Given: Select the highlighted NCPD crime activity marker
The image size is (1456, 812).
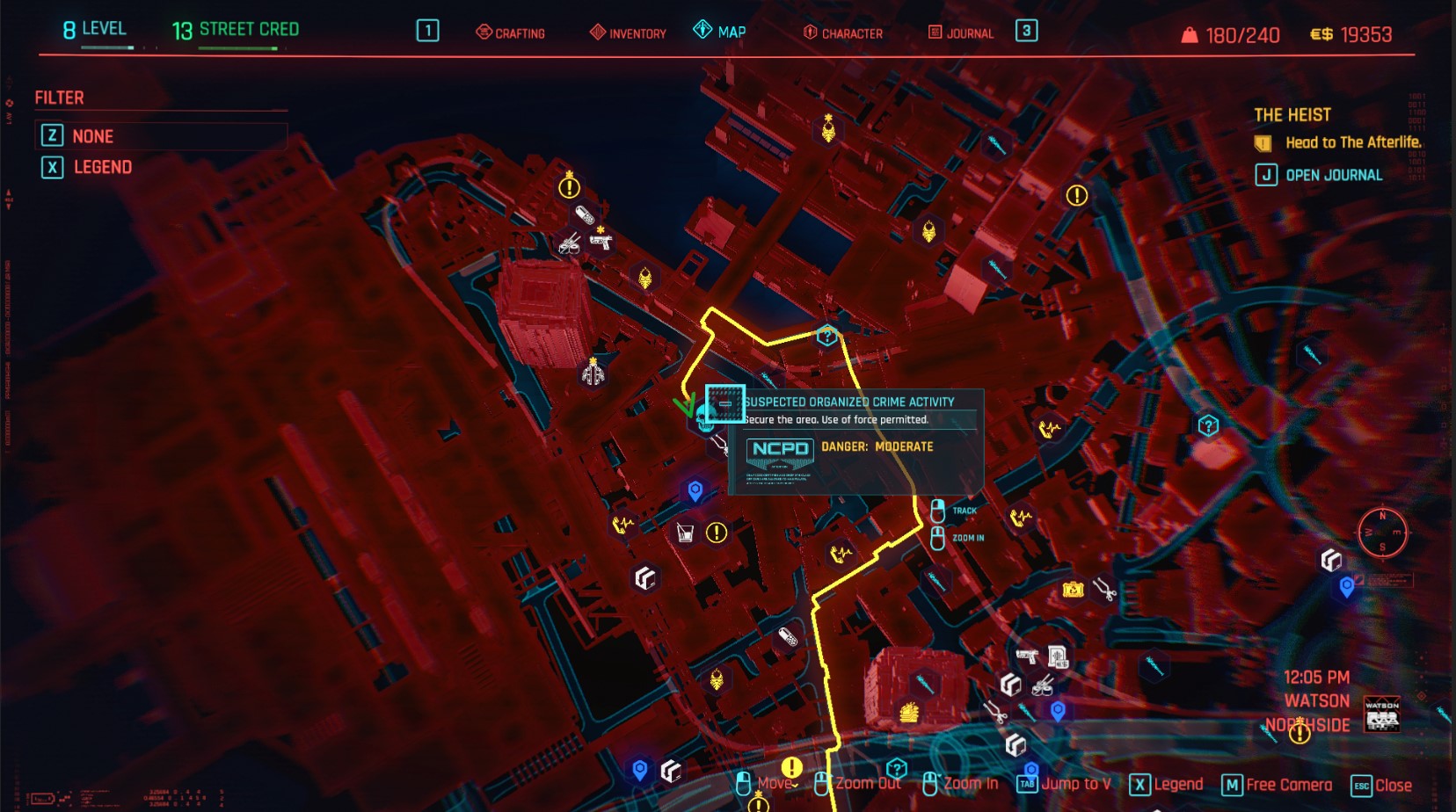Looking at the screenshot, I should 724,403.
